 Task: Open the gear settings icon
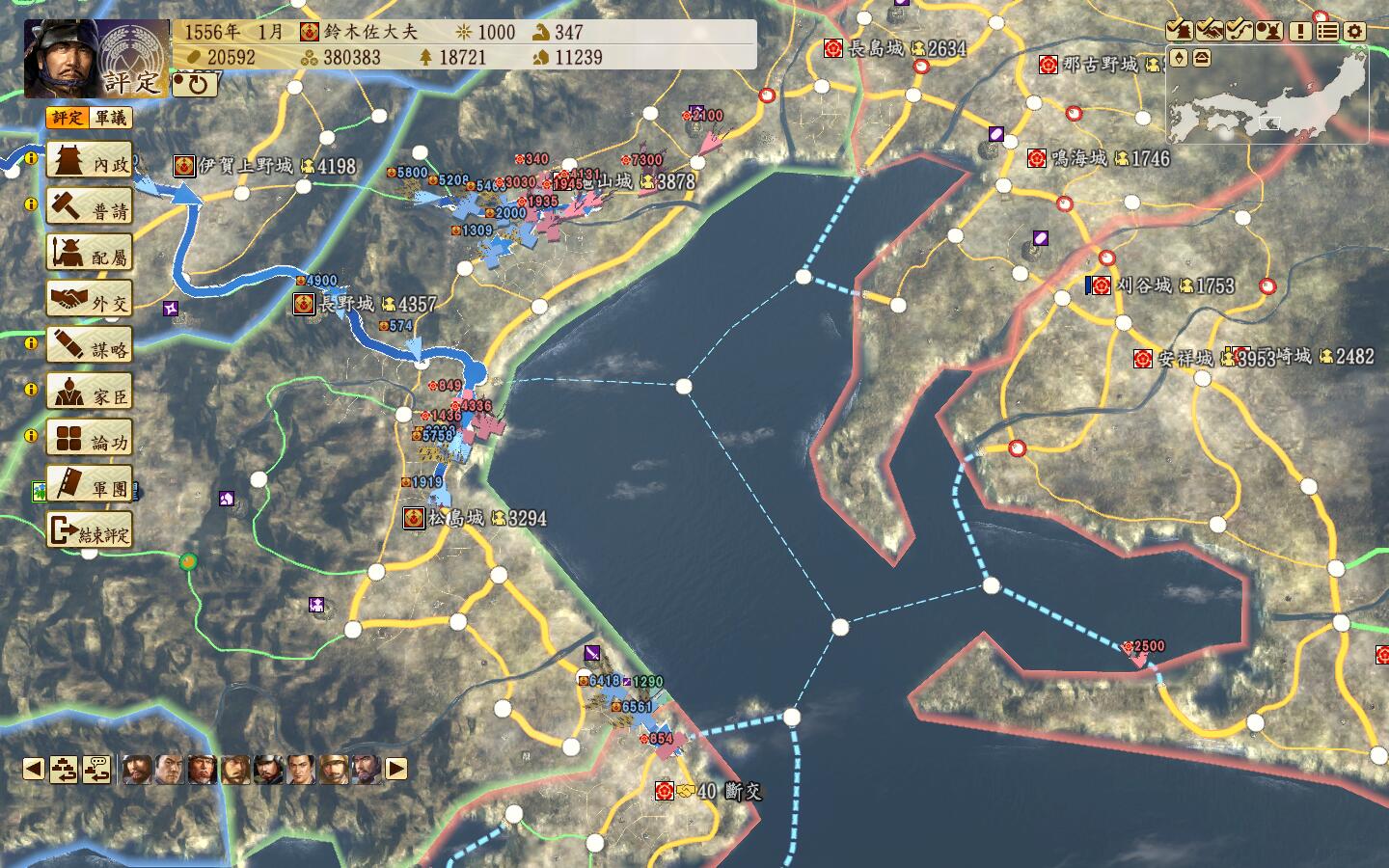pyautogui.click(x=1355, y=31)
